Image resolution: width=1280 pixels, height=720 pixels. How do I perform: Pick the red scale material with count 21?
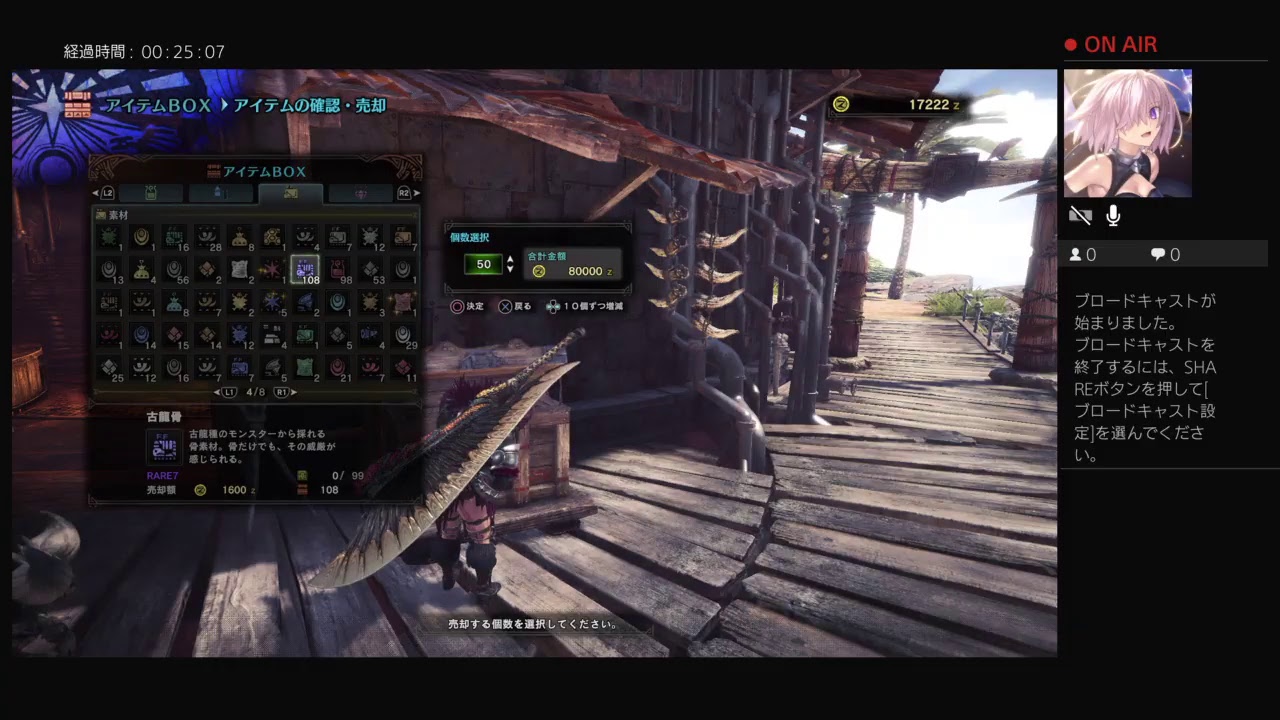(338, 366)
